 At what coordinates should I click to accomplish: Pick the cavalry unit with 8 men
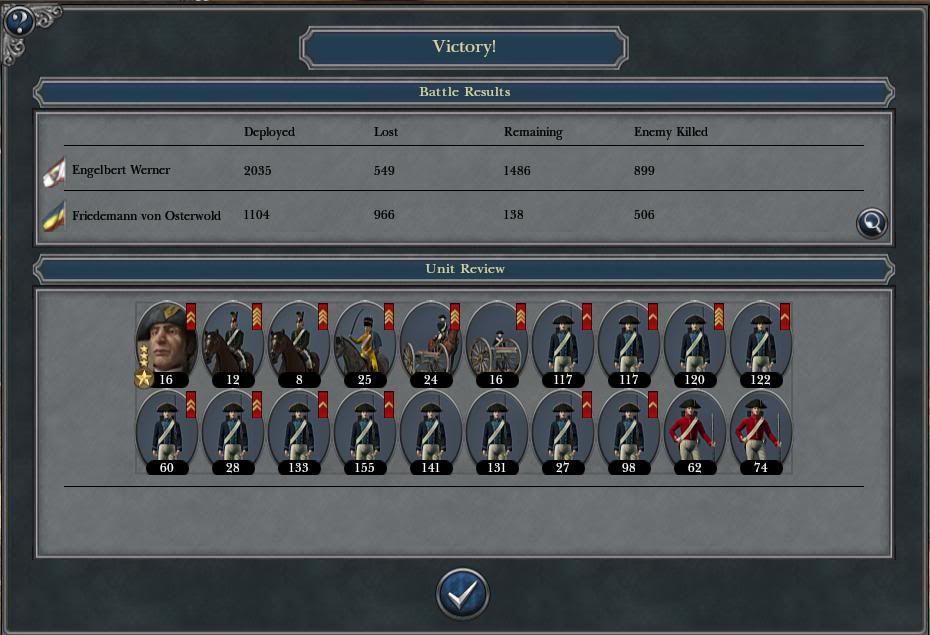tap(297, 342)
